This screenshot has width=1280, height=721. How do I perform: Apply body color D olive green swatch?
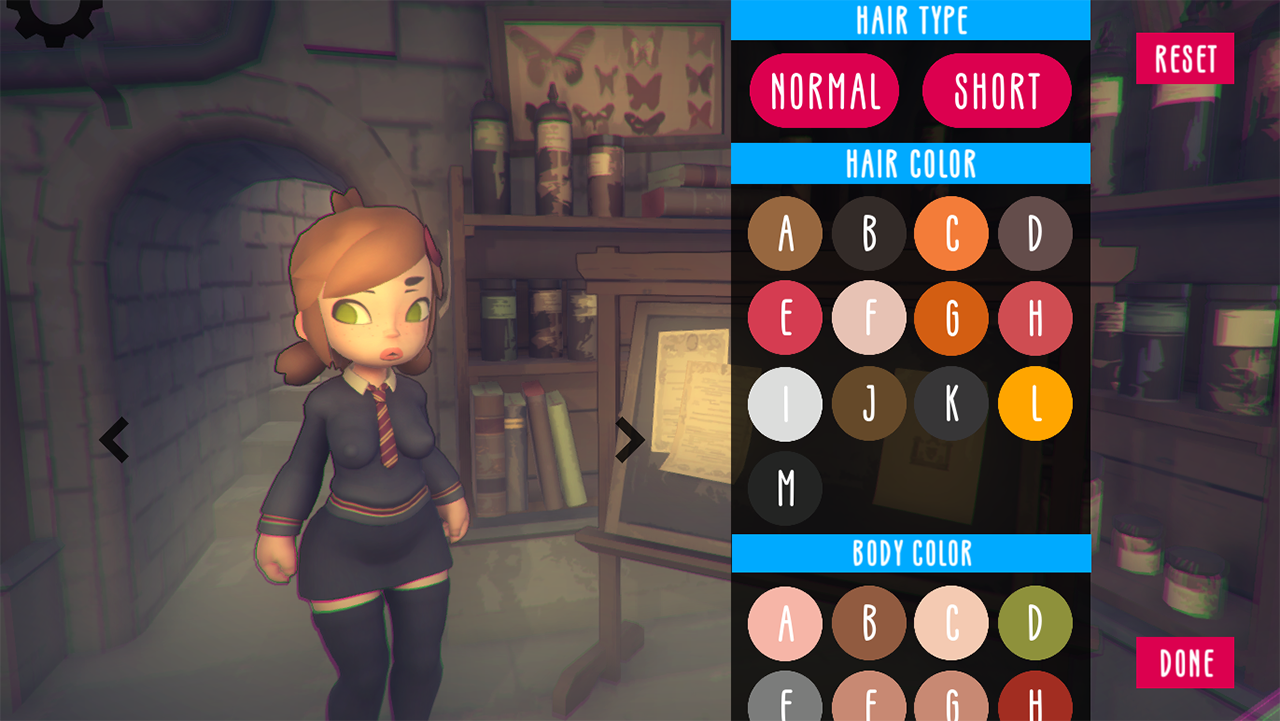point(1035,623)
